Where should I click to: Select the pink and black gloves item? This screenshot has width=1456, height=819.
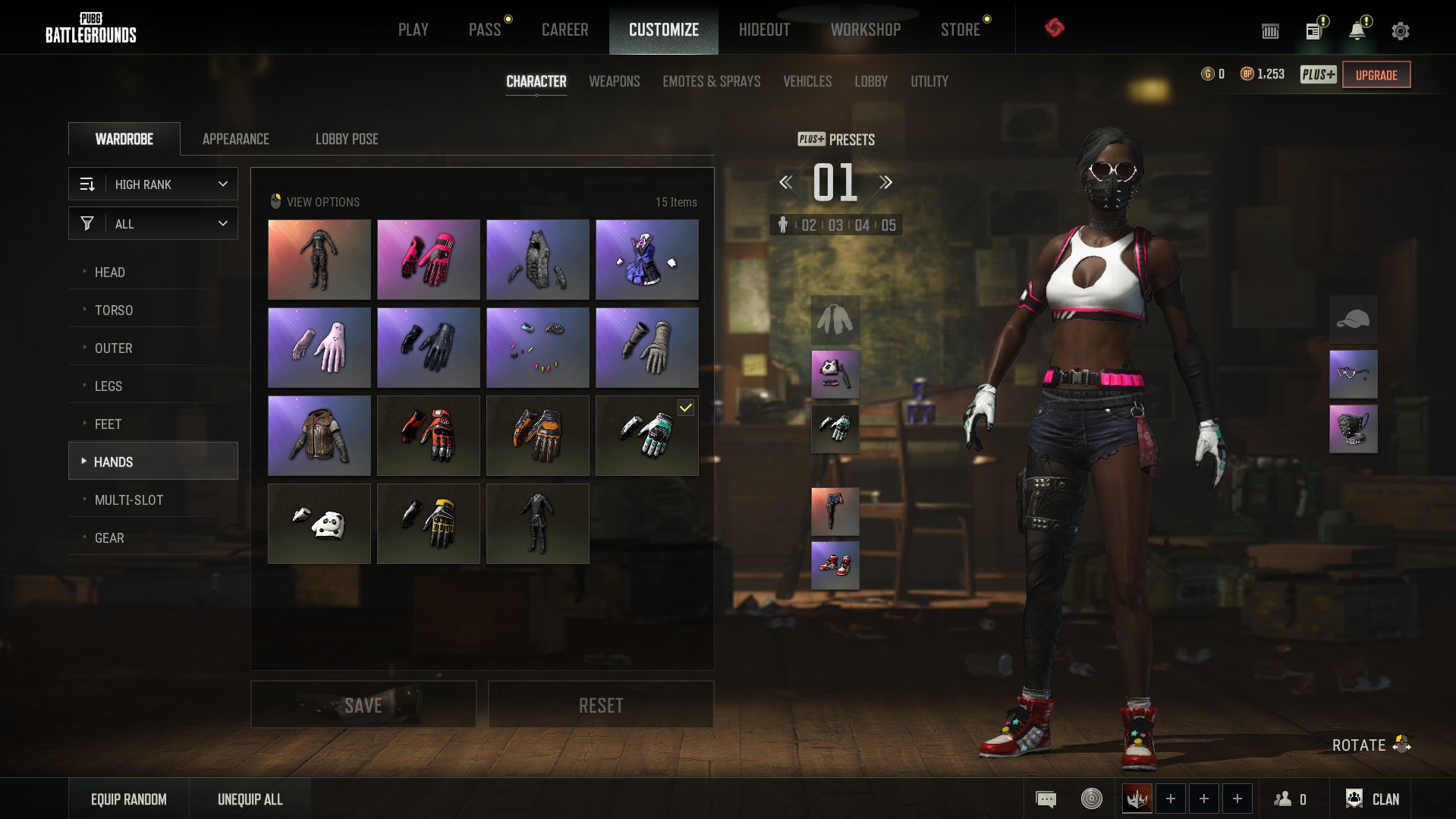point(428,260)
